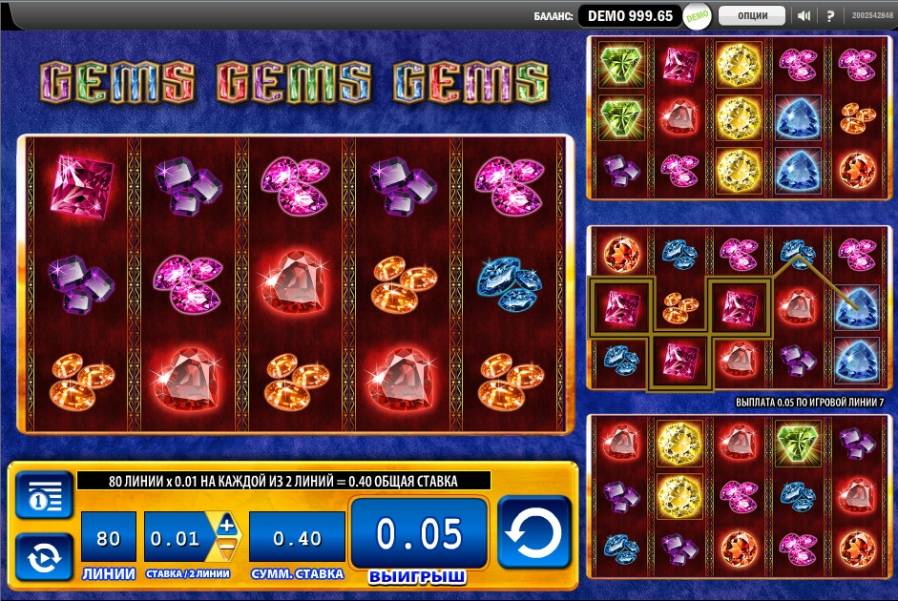This screenshot has width=898, height=601.
Task: Open the paytable info button
Action: [44, 495]
